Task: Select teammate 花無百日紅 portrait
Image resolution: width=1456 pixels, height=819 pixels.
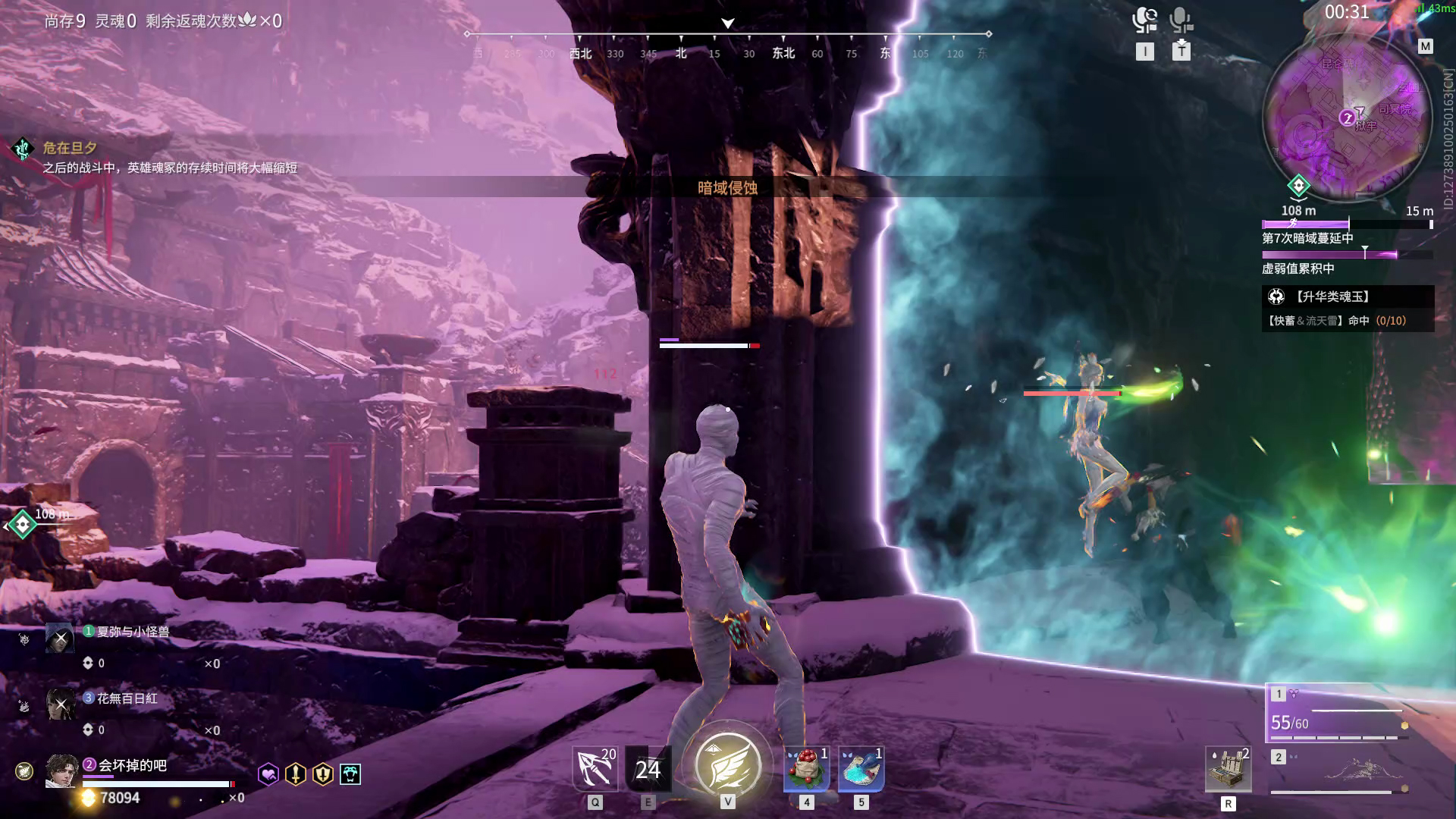Action: pos(60,704)
